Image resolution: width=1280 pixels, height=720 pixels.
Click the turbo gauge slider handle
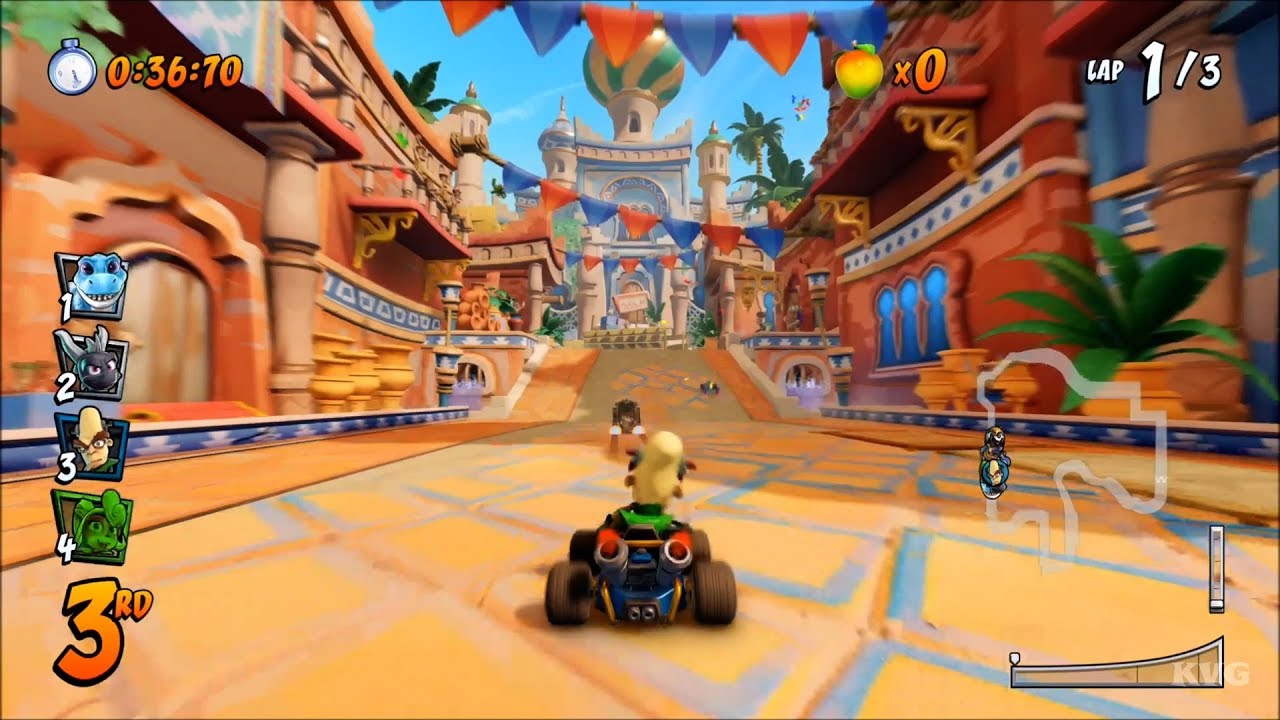1014,658
